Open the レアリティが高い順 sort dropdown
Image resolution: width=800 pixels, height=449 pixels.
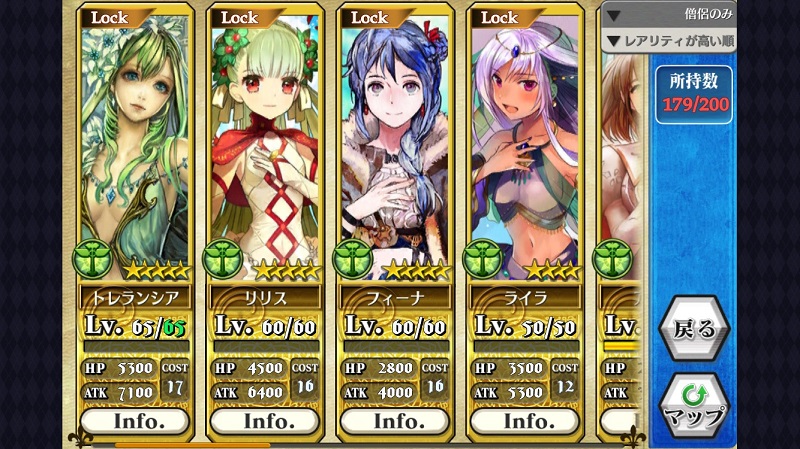click(x=669, y=41)
